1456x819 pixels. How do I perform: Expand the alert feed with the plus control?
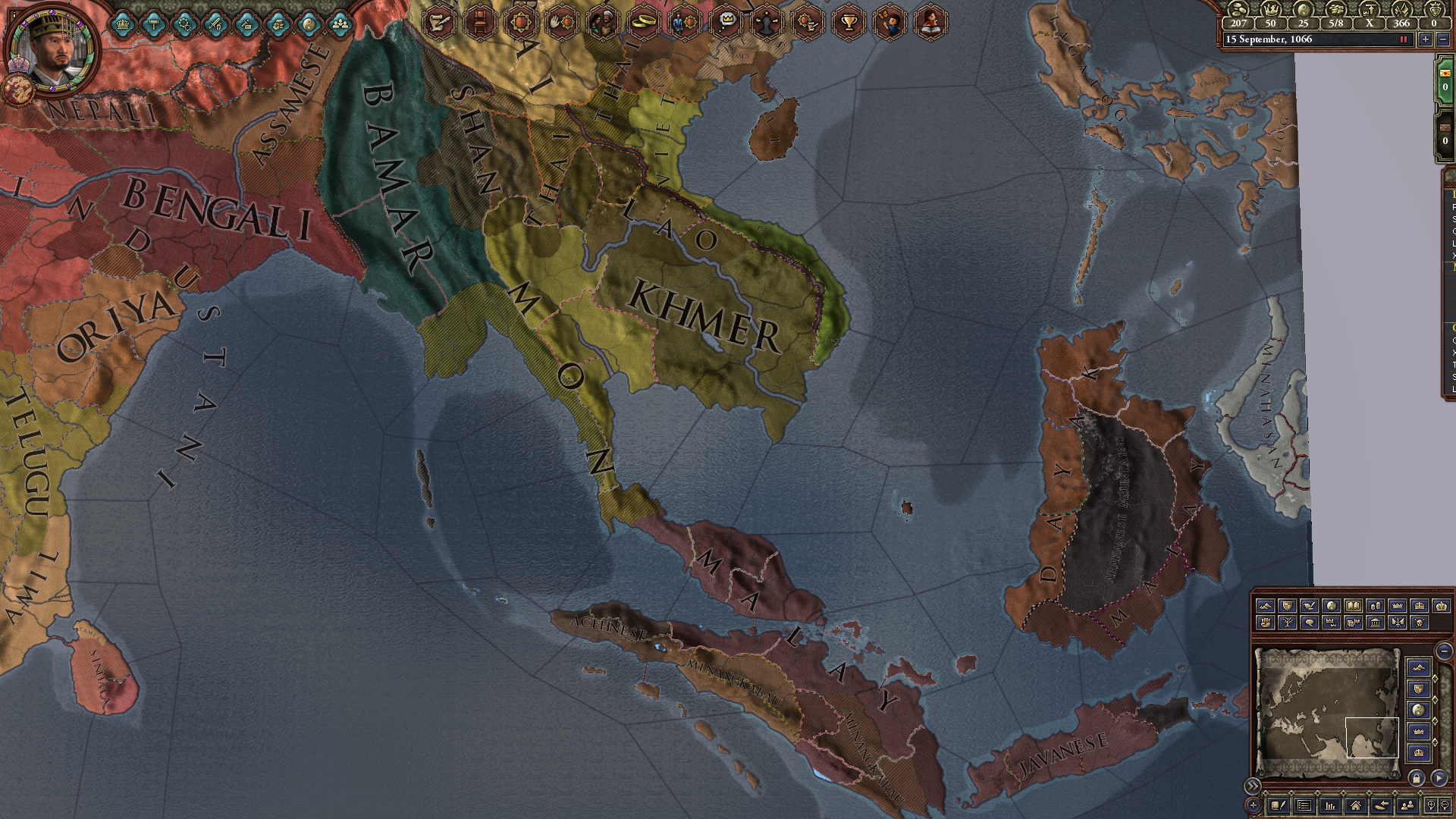[1254, 807]
